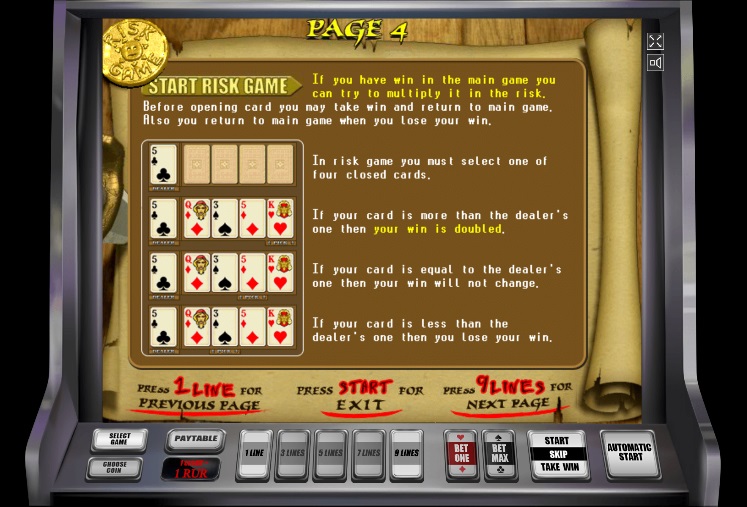Show the Paytable
Viewport: 747px width, 507px height.
click(x=194, y=439)
